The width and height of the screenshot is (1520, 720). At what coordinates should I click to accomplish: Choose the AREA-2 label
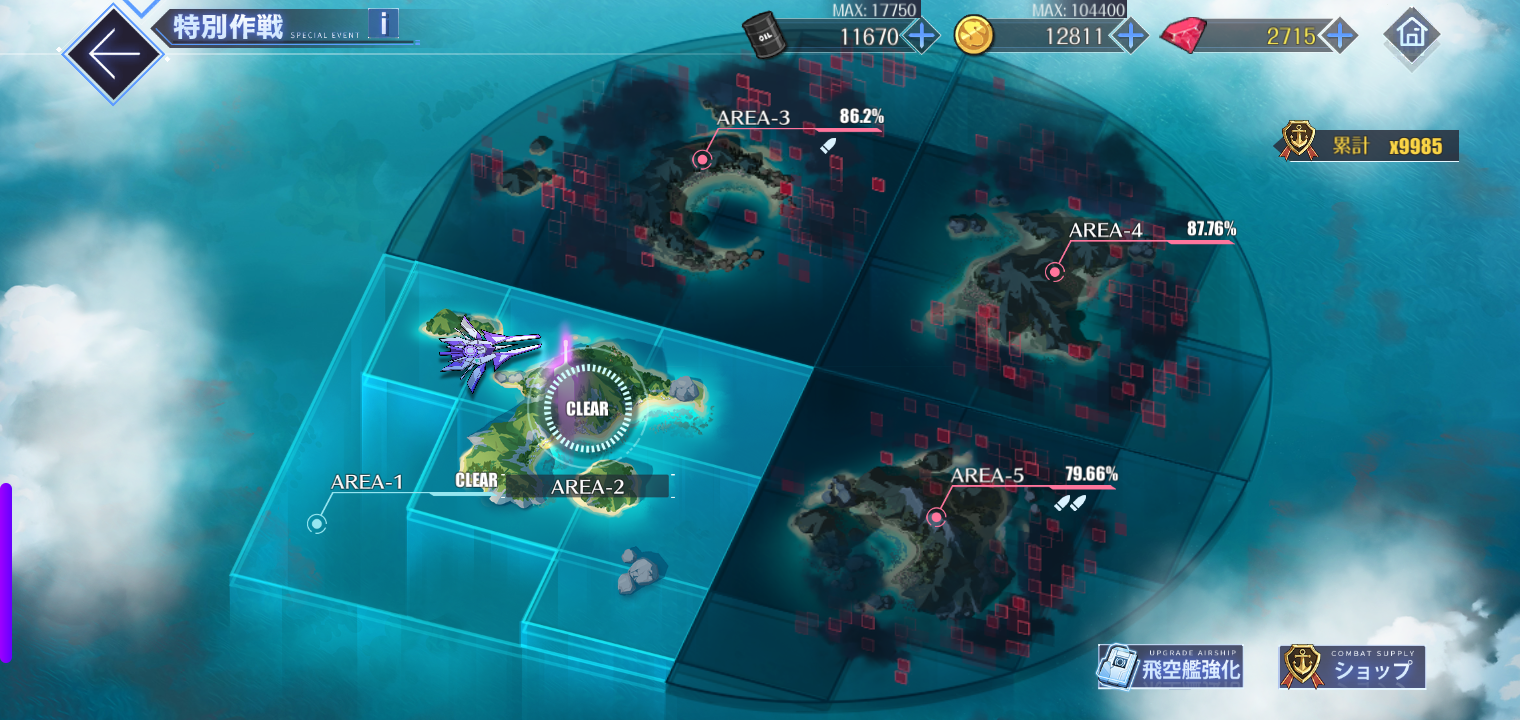click(588, 487)
